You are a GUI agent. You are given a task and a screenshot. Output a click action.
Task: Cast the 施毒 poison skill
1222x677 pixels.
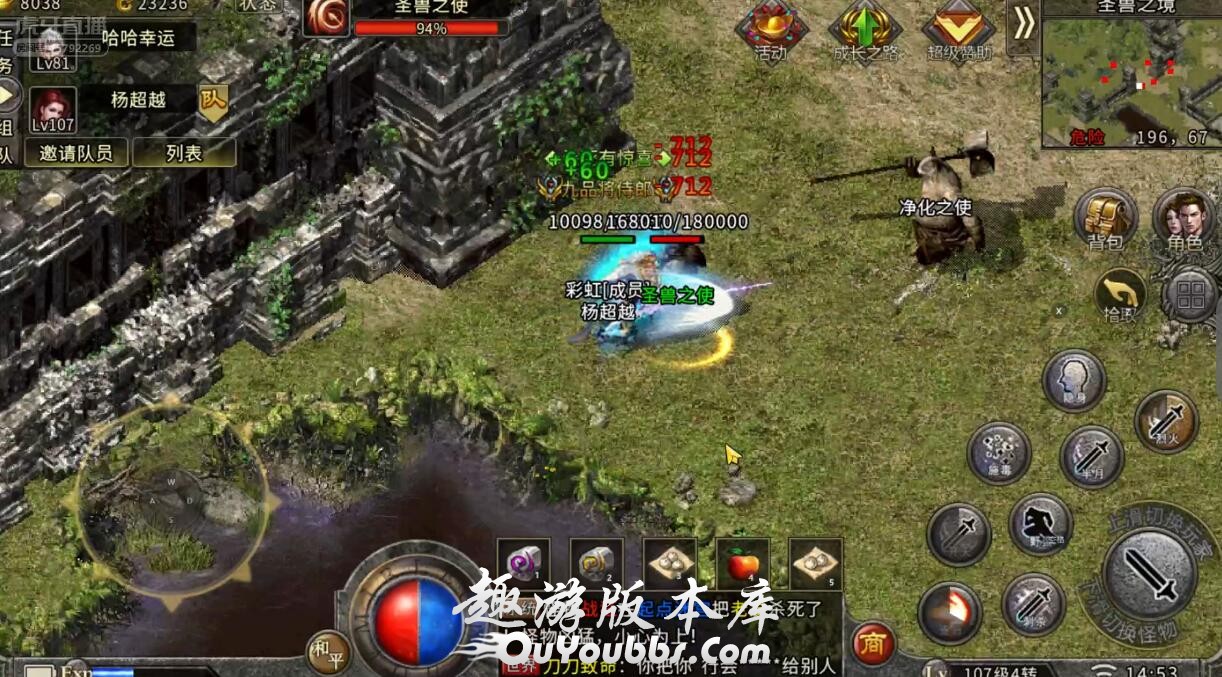point(999,453)
